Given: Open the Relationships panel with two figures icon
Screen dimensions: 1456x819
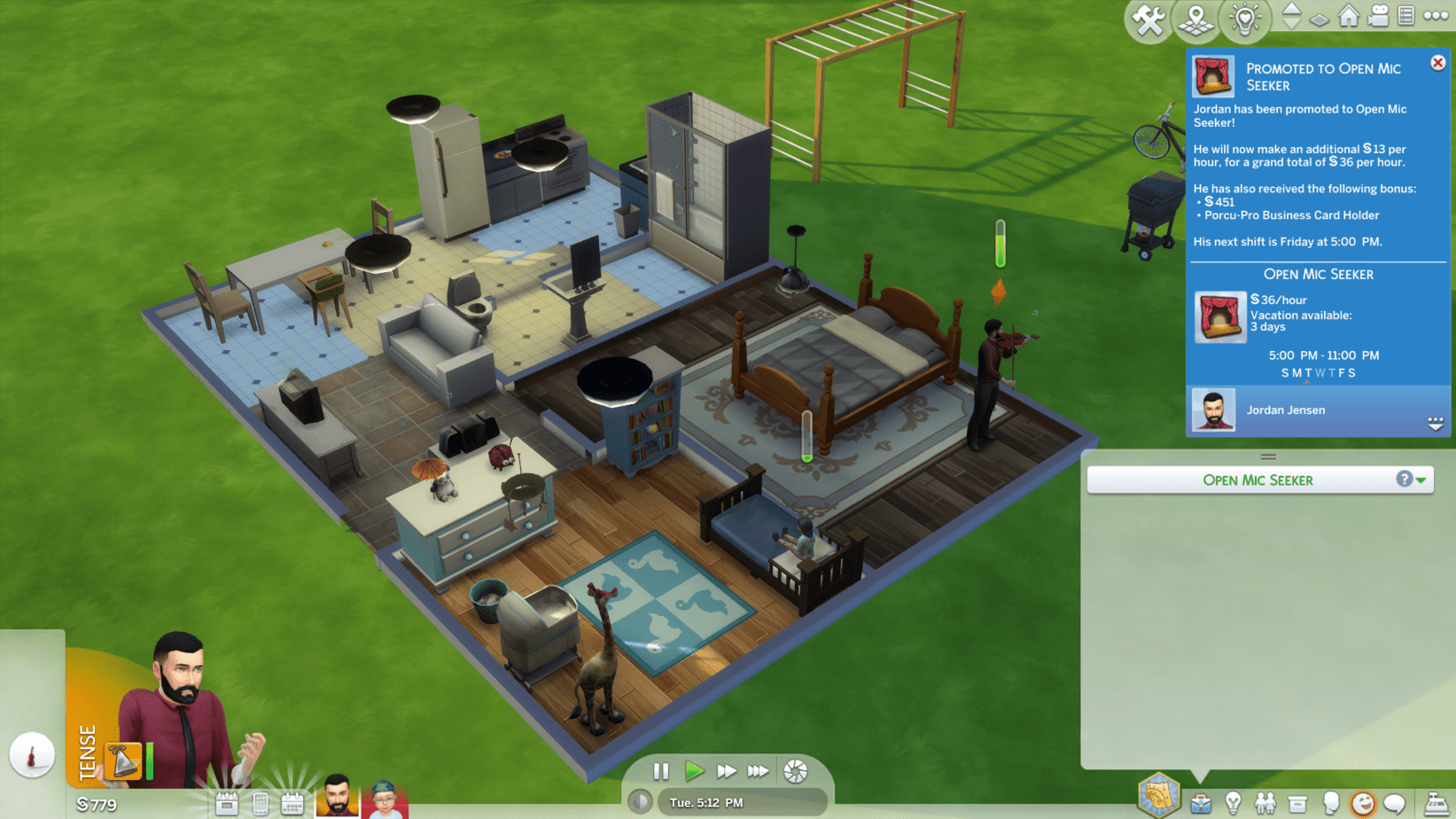Looking at the screenshot, I should [x=1265, y=803].
